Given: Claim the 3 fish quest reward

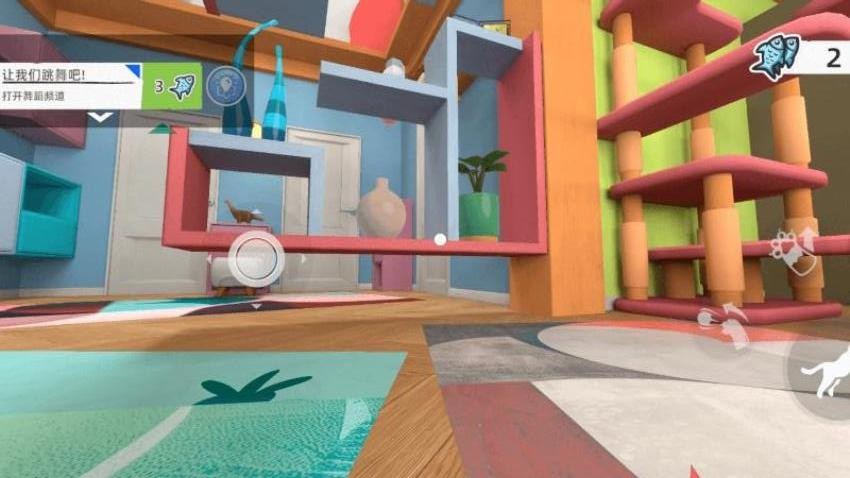Looking at the screenshot, I should tap(172, 85).
